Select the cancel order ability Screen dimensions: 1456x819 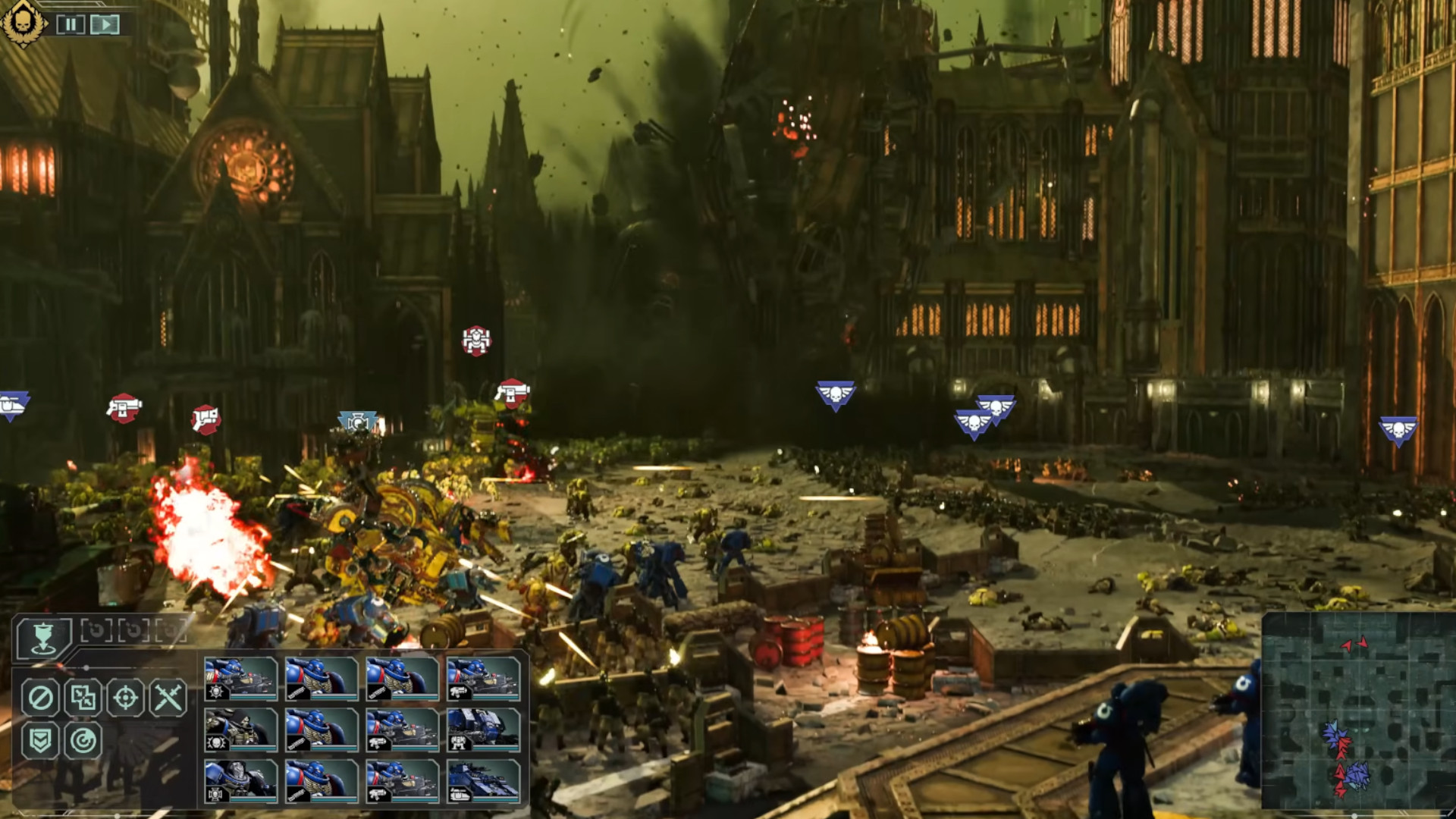[39, 698]
